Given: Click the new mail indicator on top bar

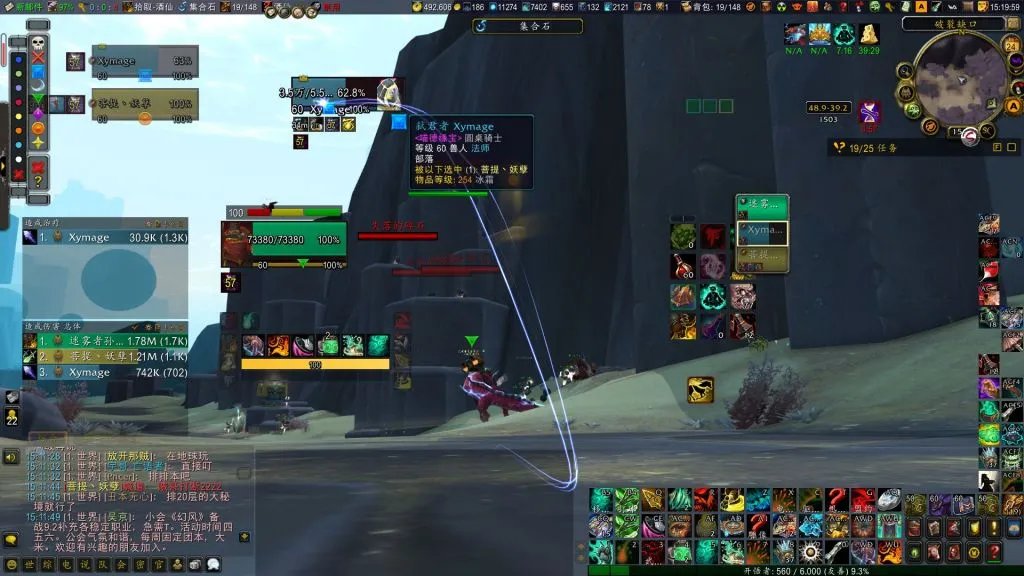Looking at the screenshot, I should click(22, 7).
